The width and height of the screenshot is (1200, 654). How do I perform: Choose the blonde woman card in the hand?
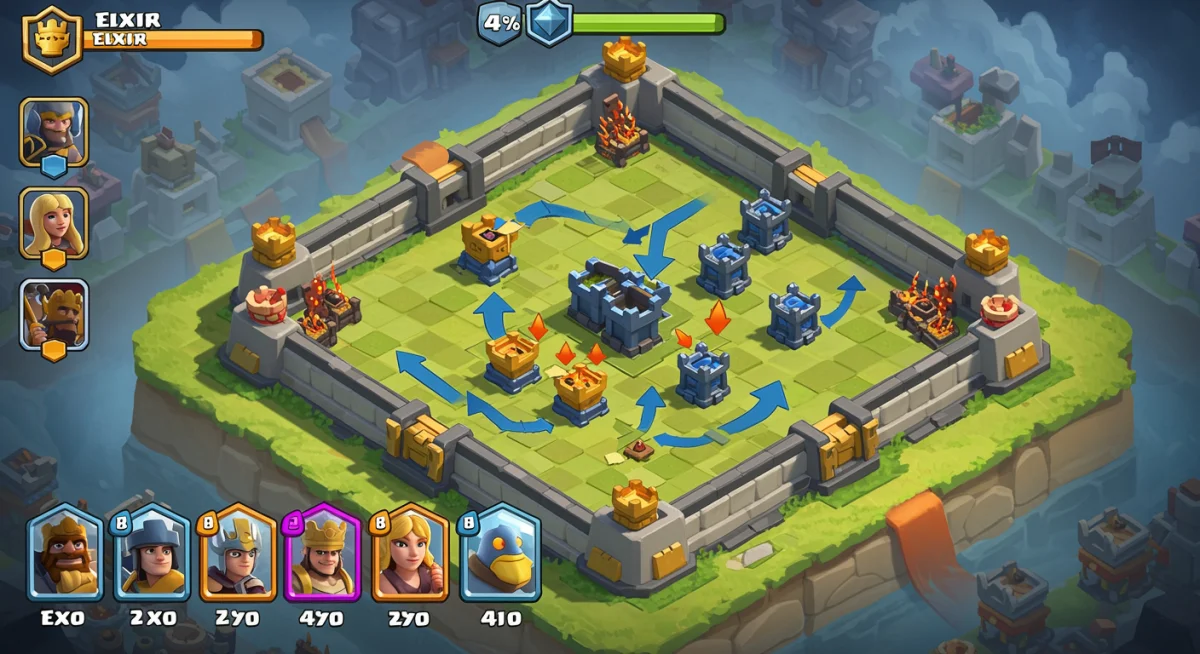(408, 553)
